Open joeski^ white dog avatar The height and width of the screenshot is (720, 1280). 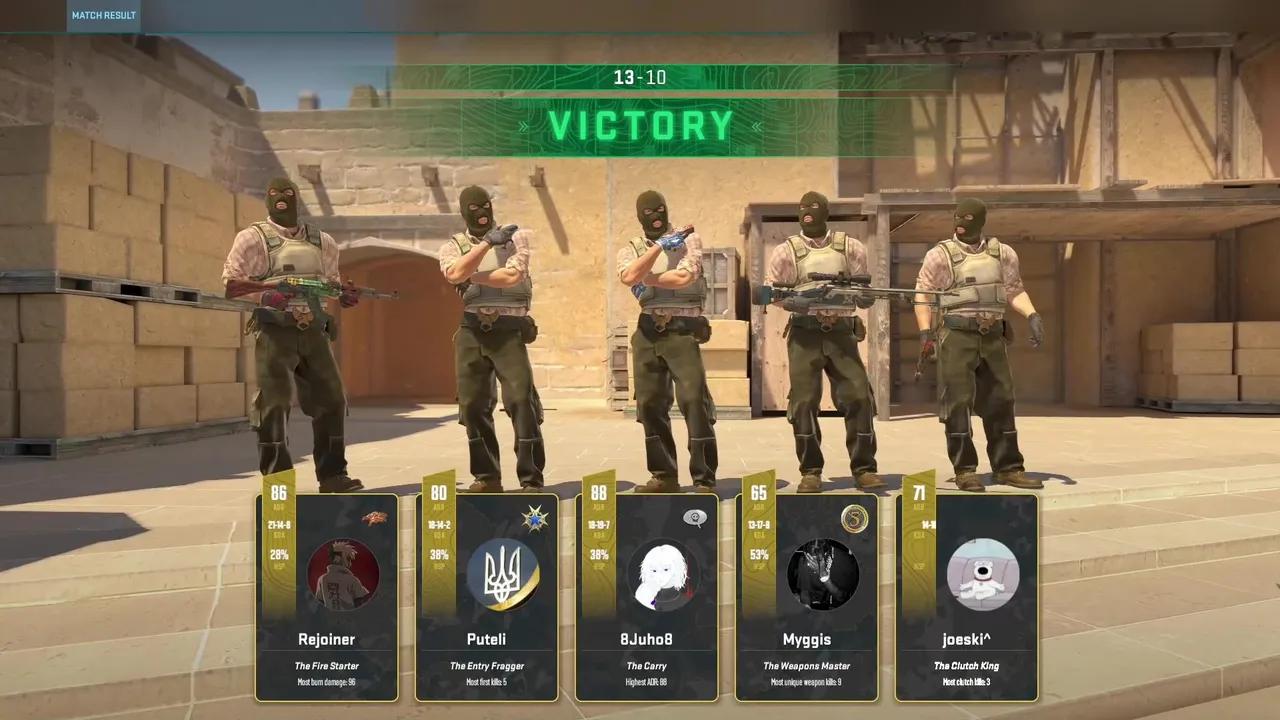[x=983, y=575]
